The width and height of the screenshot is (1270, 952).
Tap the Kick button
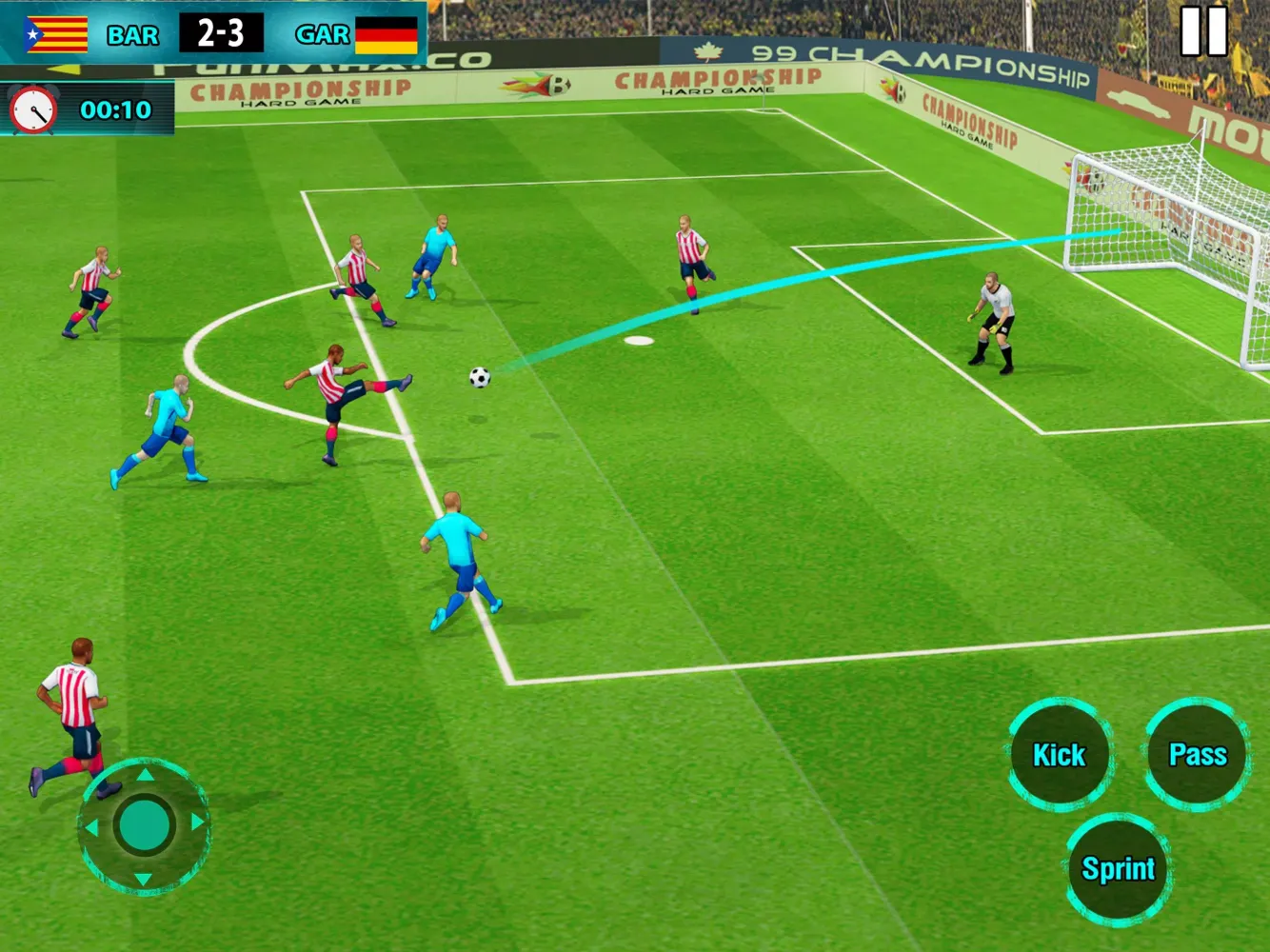(x=1059, y=755)
